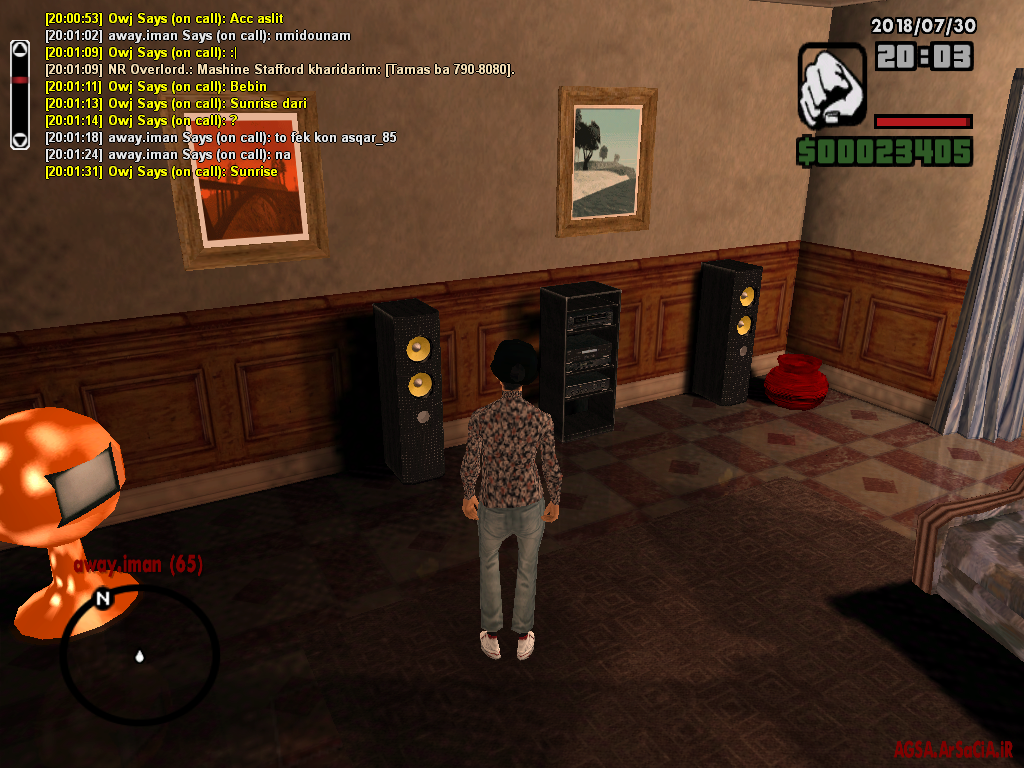1024x768 pixels.
Task: Select the fist weapon icon
Action: point(832,86)
